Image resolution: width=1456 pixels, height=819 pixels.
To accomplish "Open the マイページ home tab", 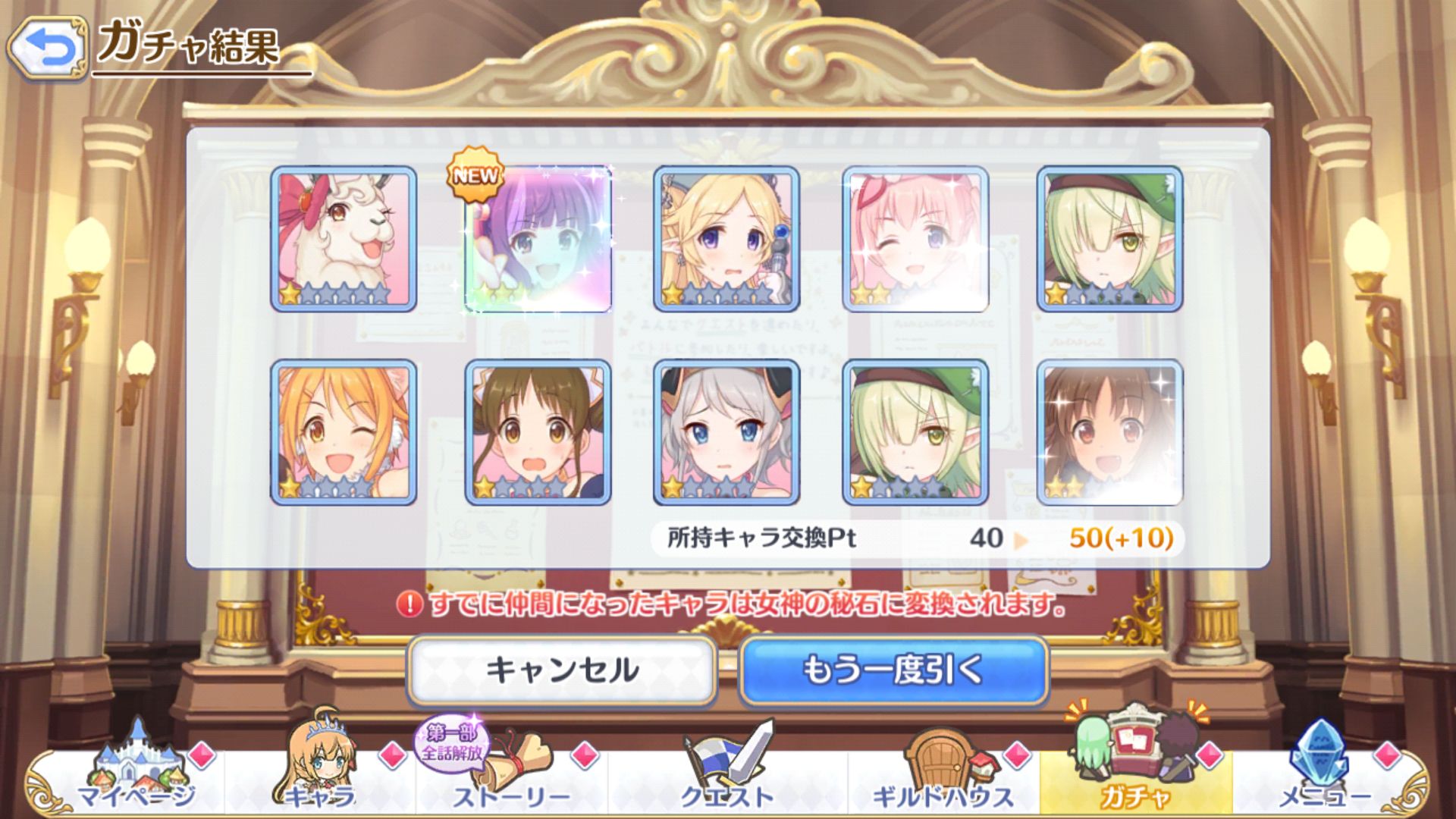I will pos(135,773).
